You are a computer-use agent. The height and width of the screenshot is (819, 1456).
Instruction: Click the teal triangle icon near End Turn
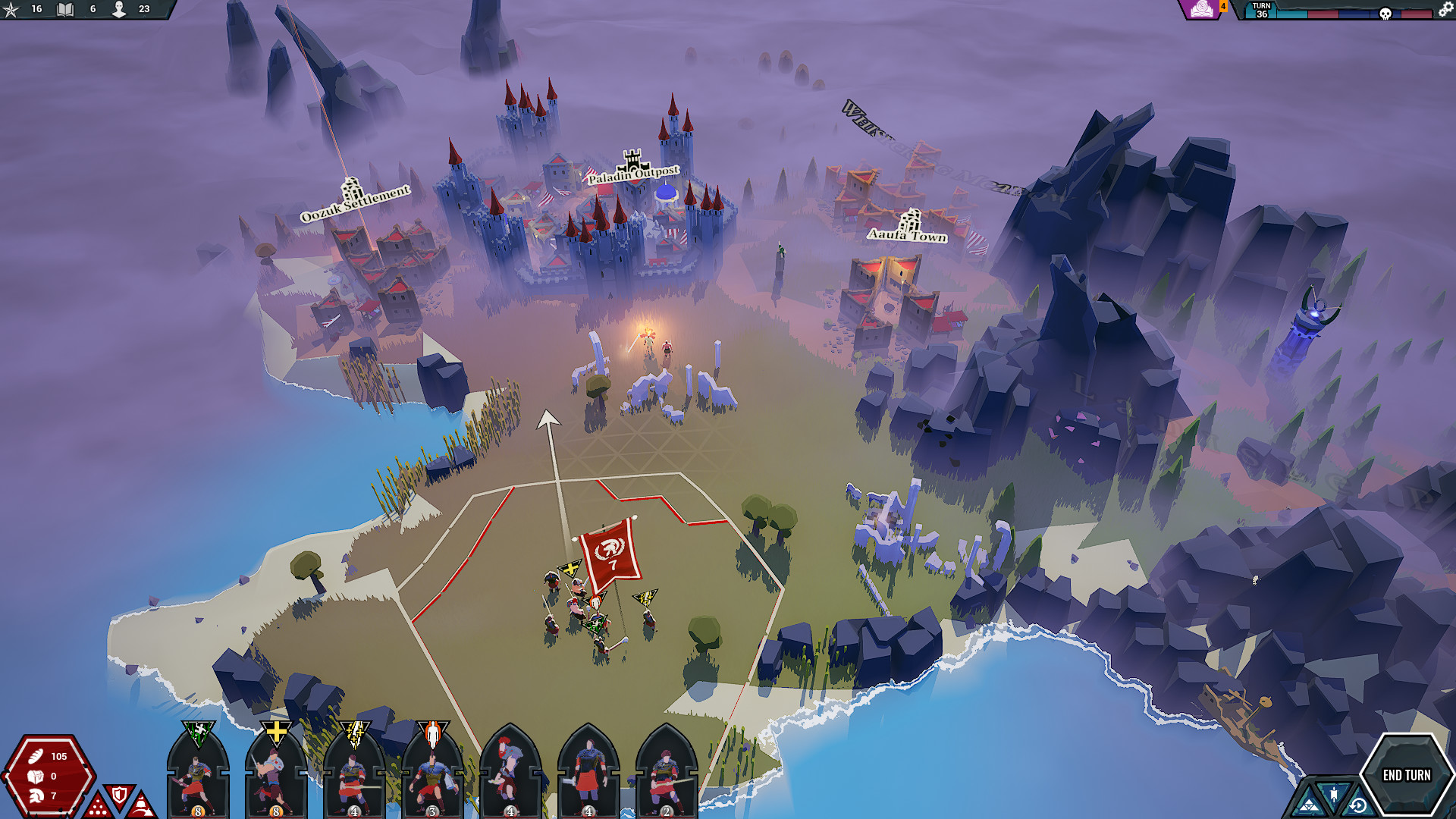coord(1310,806)
